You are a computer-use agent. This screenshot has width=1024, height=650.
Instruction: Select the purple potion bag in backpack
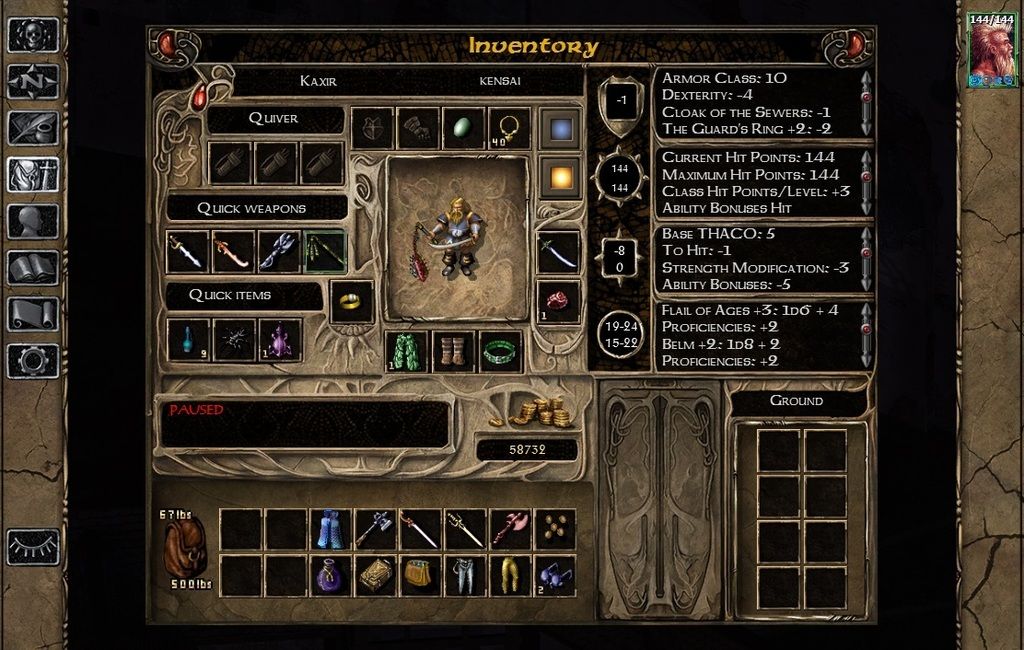329,575
